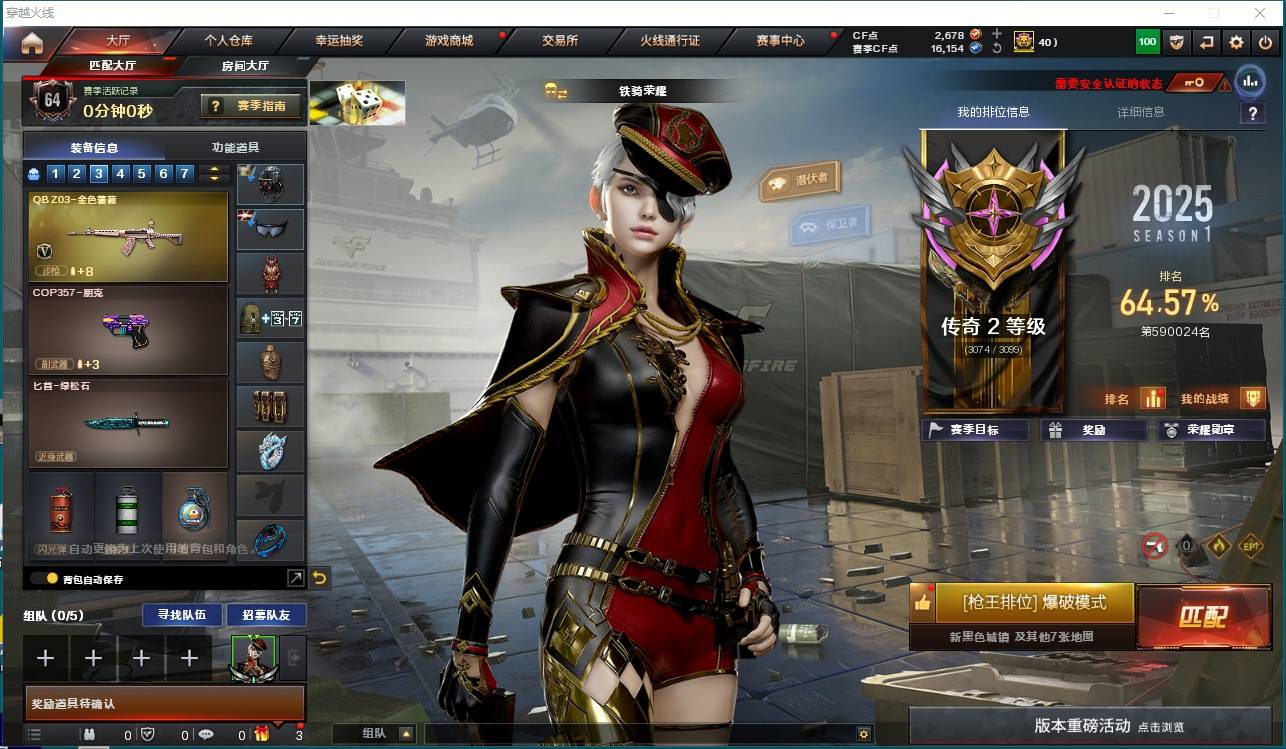This screenshot has width=1286, height=749.
Task: Open 火线通行证 battle pass
Action: [x=670, y=41]
